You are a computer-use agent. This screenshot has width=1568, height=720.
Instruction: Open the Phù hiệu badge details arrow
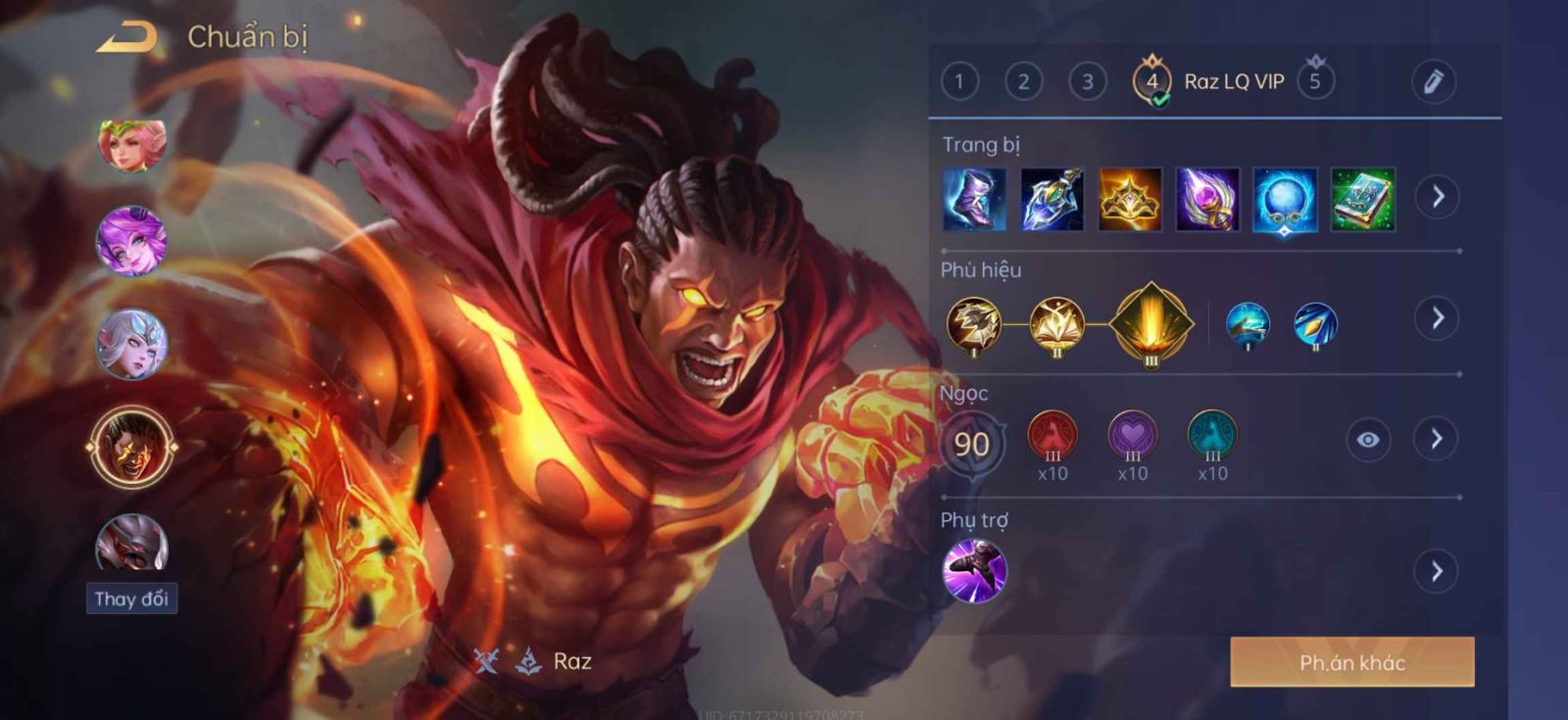tap(1438, 318)
